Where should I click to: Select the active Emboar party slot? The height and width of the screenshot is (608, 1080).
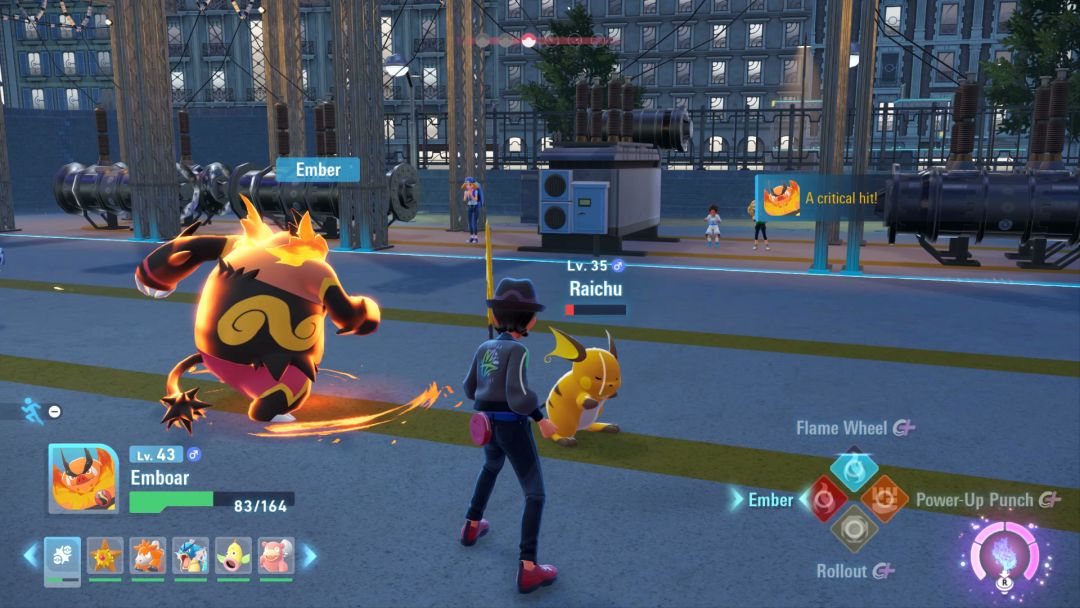[x=62, y=557]
